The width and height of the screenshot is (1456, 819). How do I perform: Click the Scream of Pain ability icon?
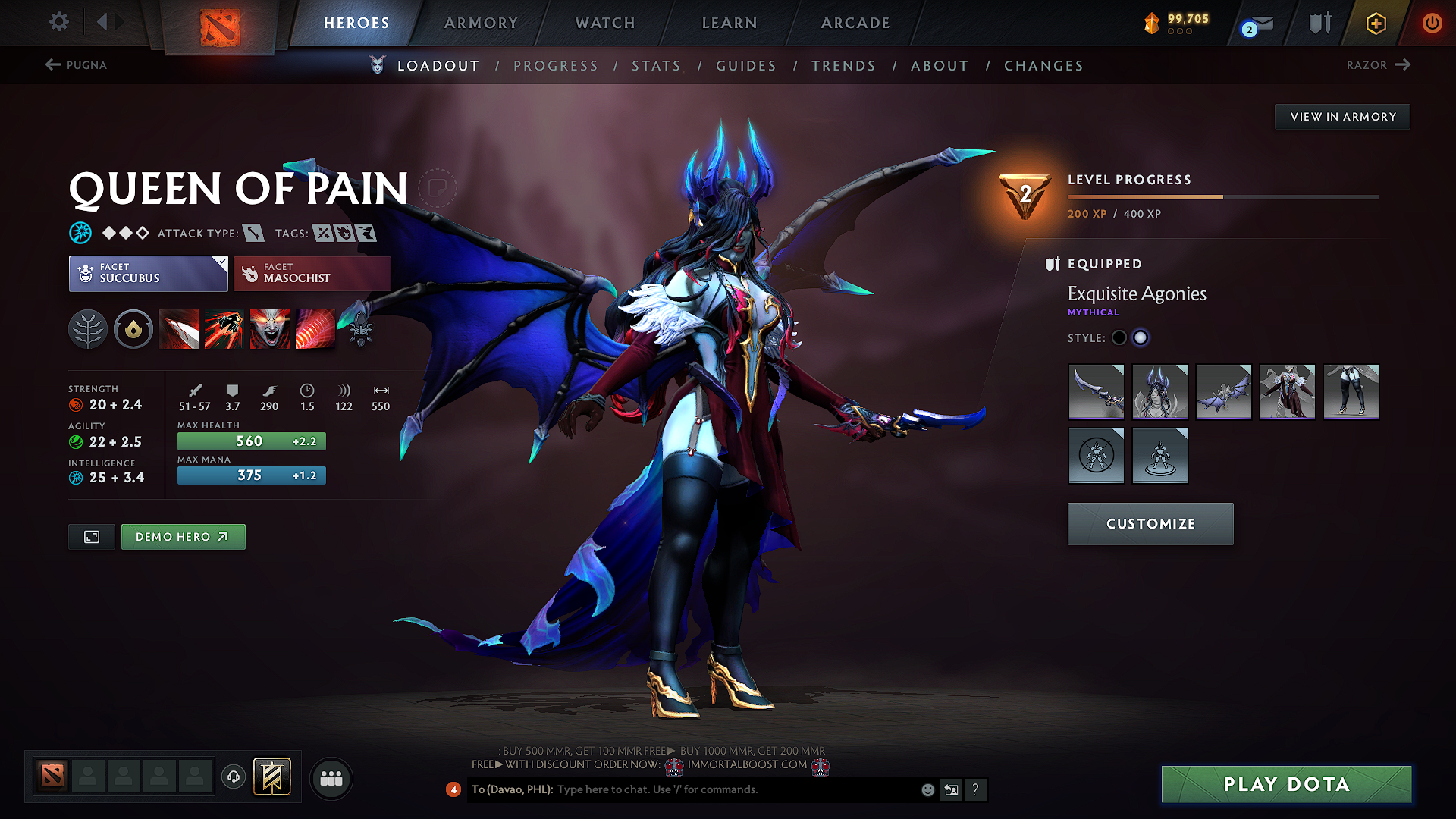(x=269, y=329)
